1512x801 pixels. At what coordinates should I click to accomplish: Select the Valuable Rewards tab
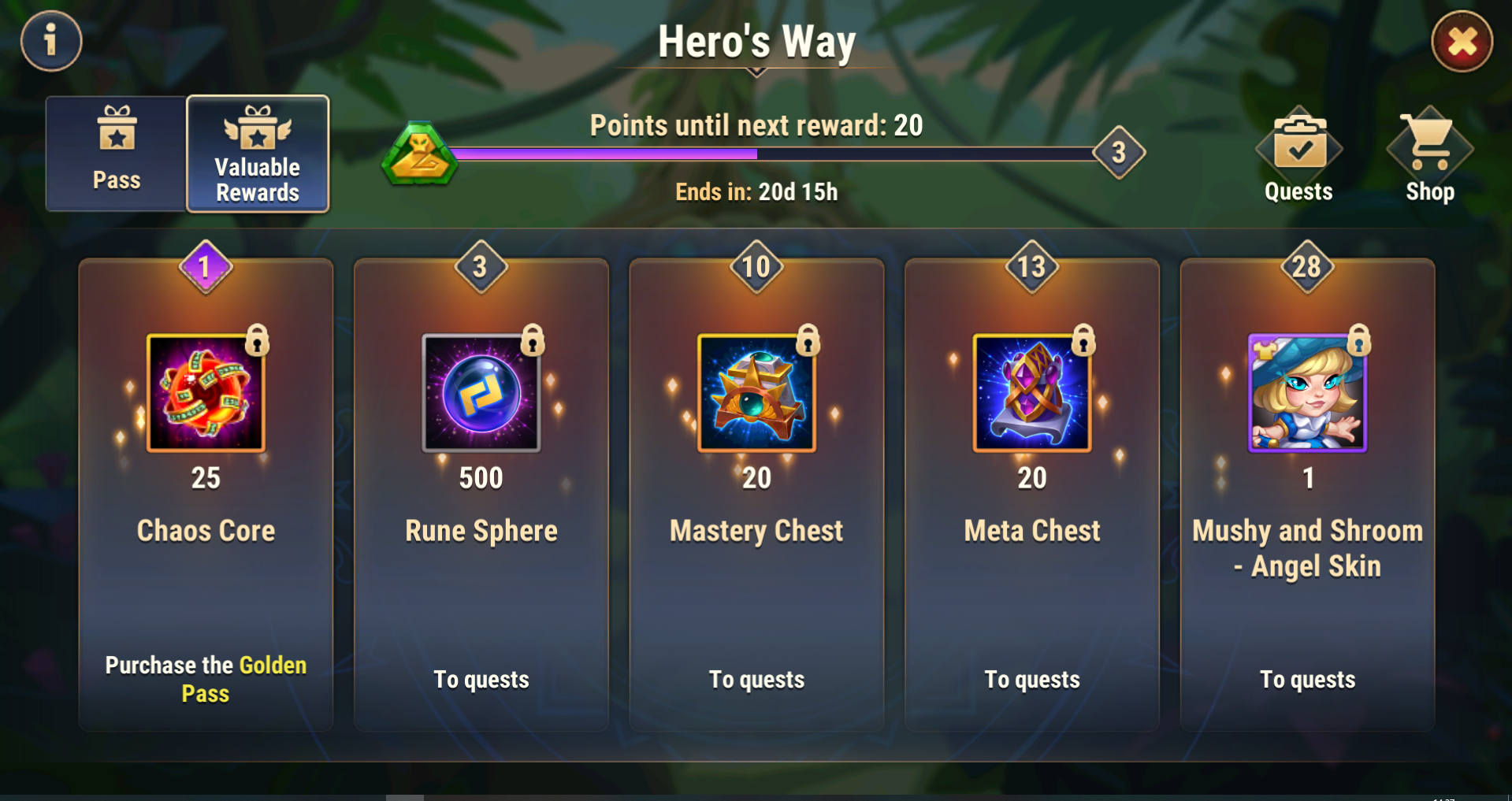pos(258,154)
